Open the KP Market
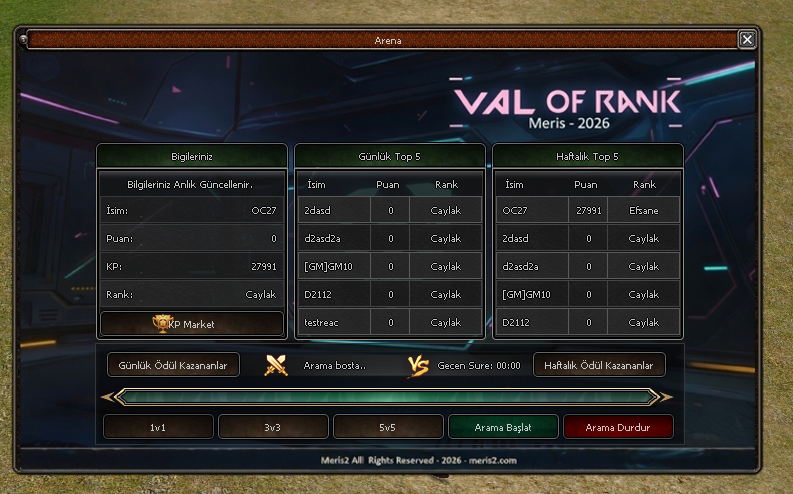 tap(191, 324)
